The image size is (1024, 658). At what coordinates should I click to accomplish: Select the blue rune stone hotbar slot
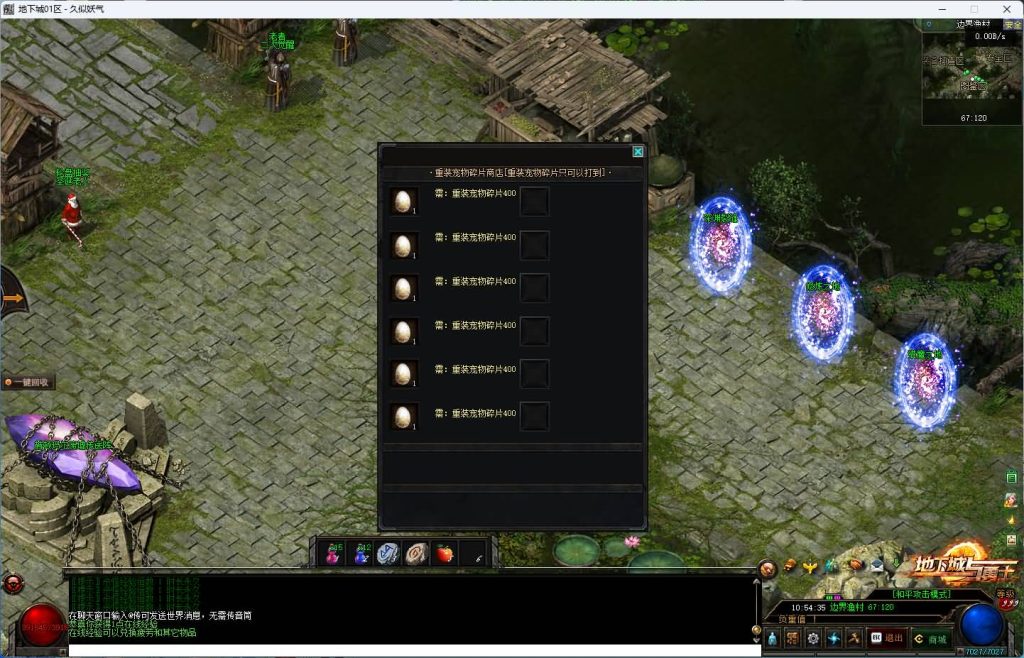pyautogui.click(x=388, y=554)
